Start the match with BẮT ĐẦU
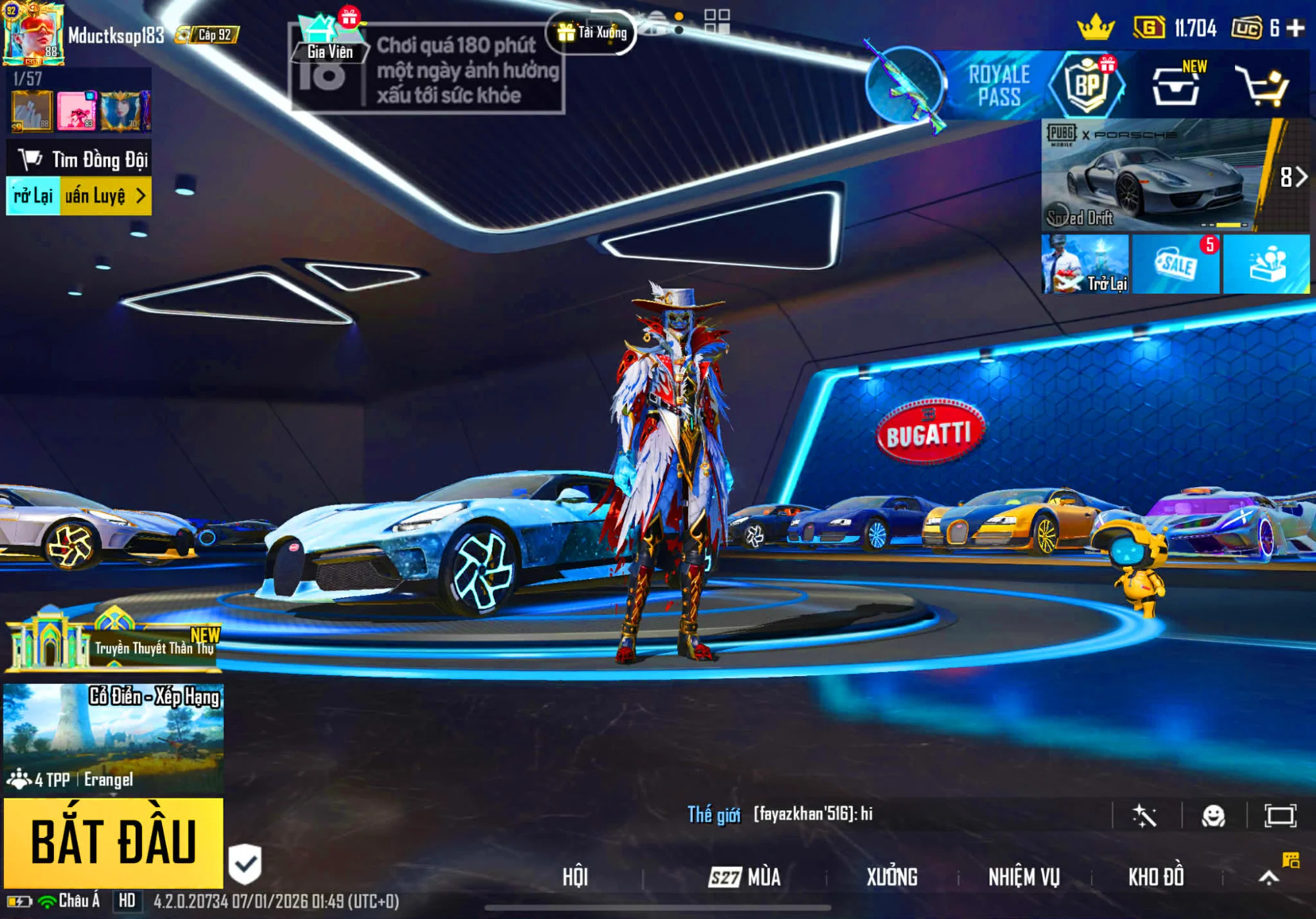 pyautogui.click(x=113, y=843)
